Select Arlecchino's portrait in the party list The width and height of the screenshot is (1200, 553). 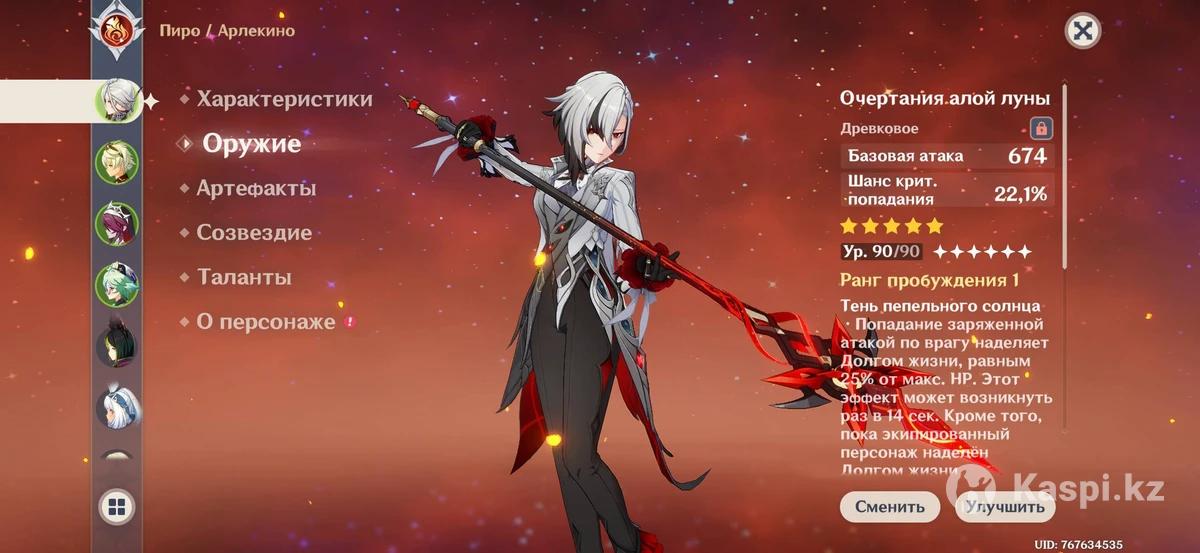pyautogui.click(x=118, y=101)
